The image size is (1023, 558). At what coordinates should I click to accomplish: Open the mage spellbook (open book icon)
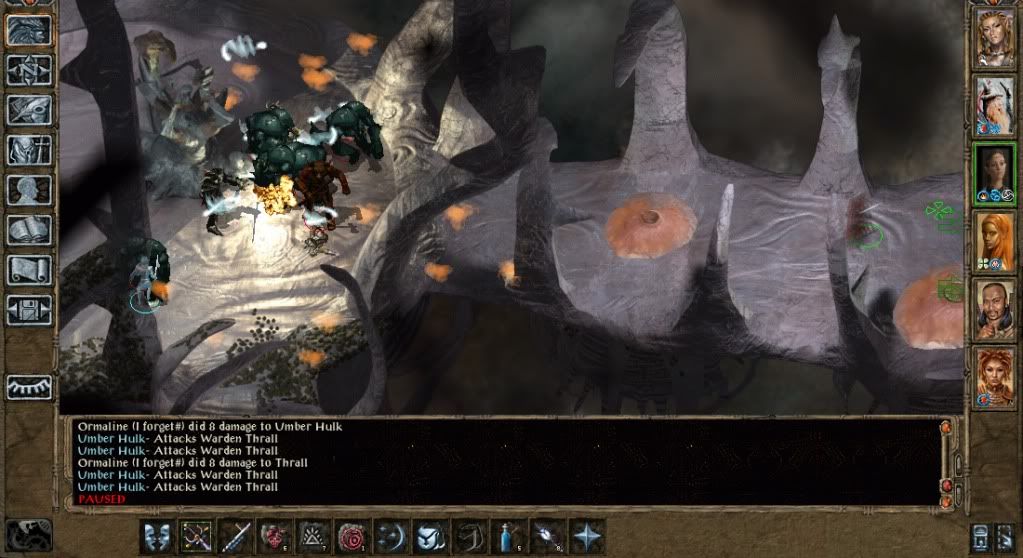tap(29, 230)
